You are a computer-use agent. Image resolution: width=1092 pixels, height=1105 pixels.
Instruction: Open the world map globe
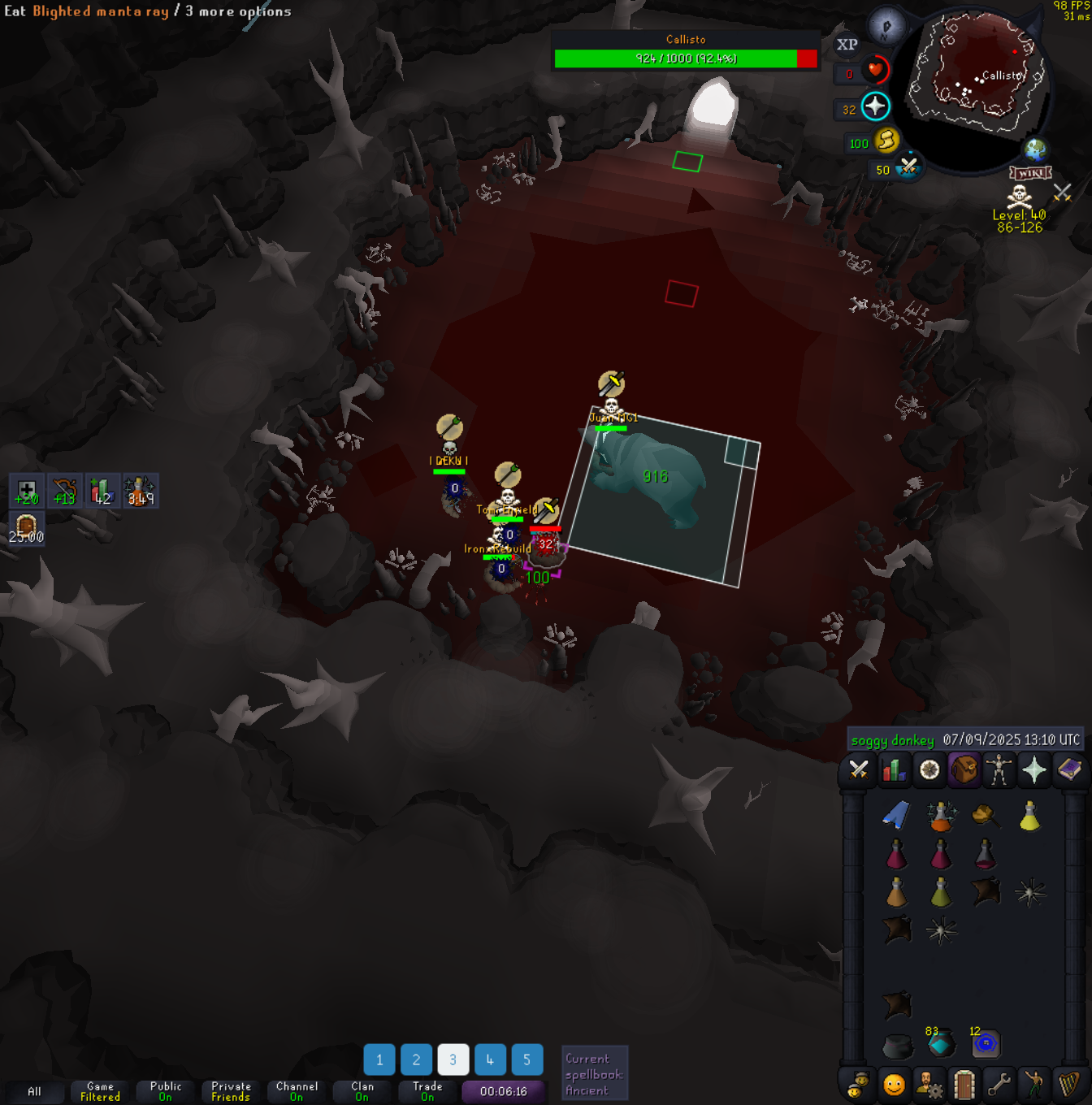[1034, 149]
